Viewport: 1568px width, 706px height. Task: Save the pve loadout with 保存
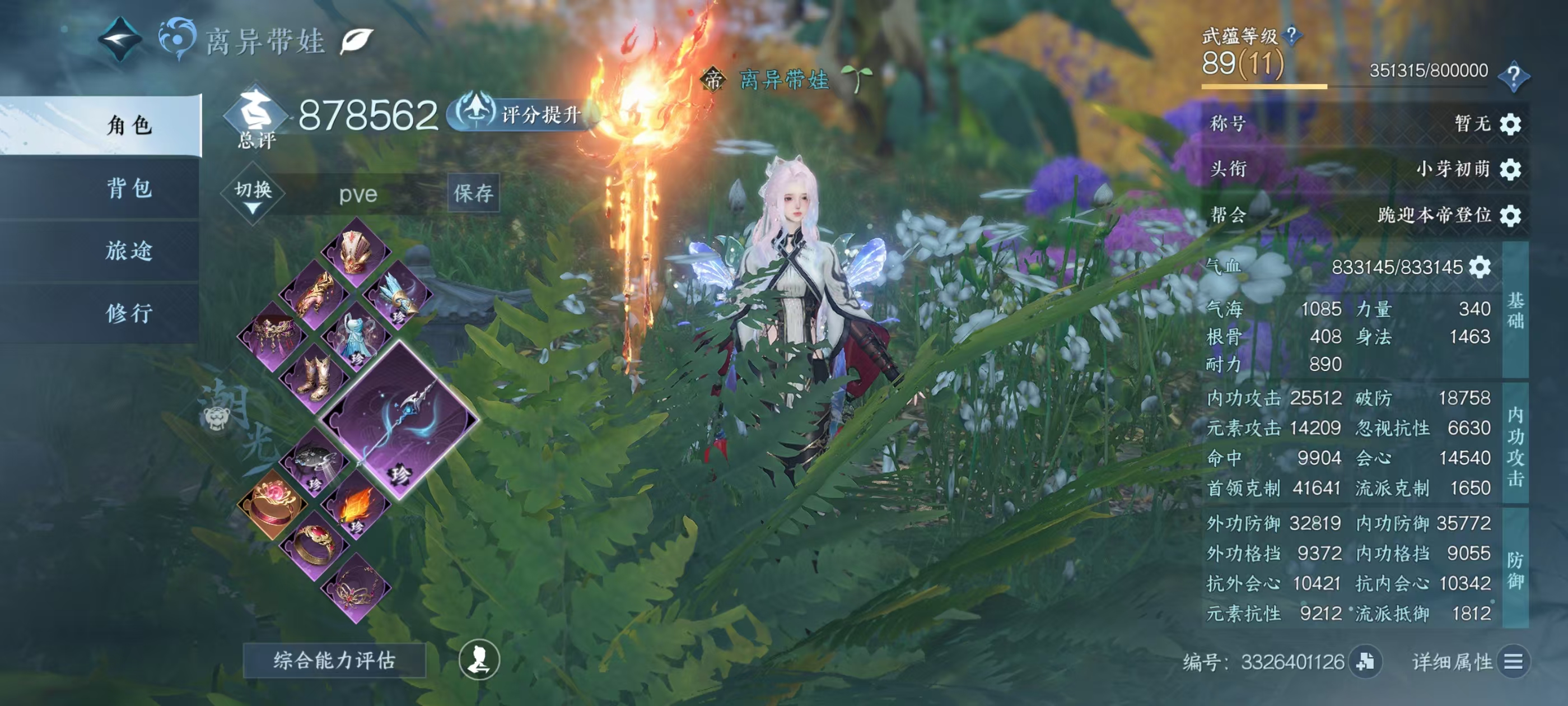click(x=473, y=193)
